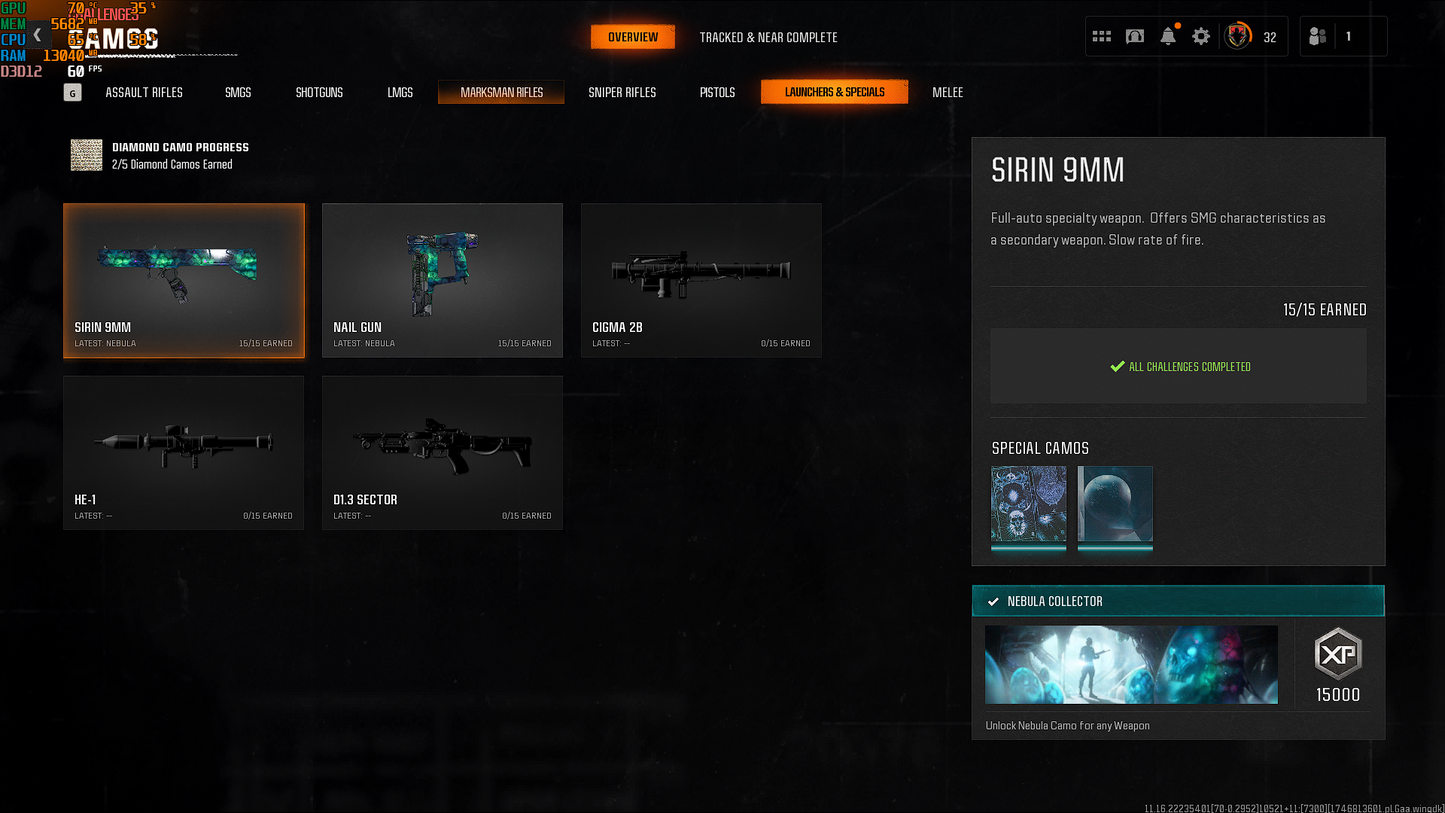Open the party members icon
The height and width of the screenshot is (813, 1445).
1318,37
